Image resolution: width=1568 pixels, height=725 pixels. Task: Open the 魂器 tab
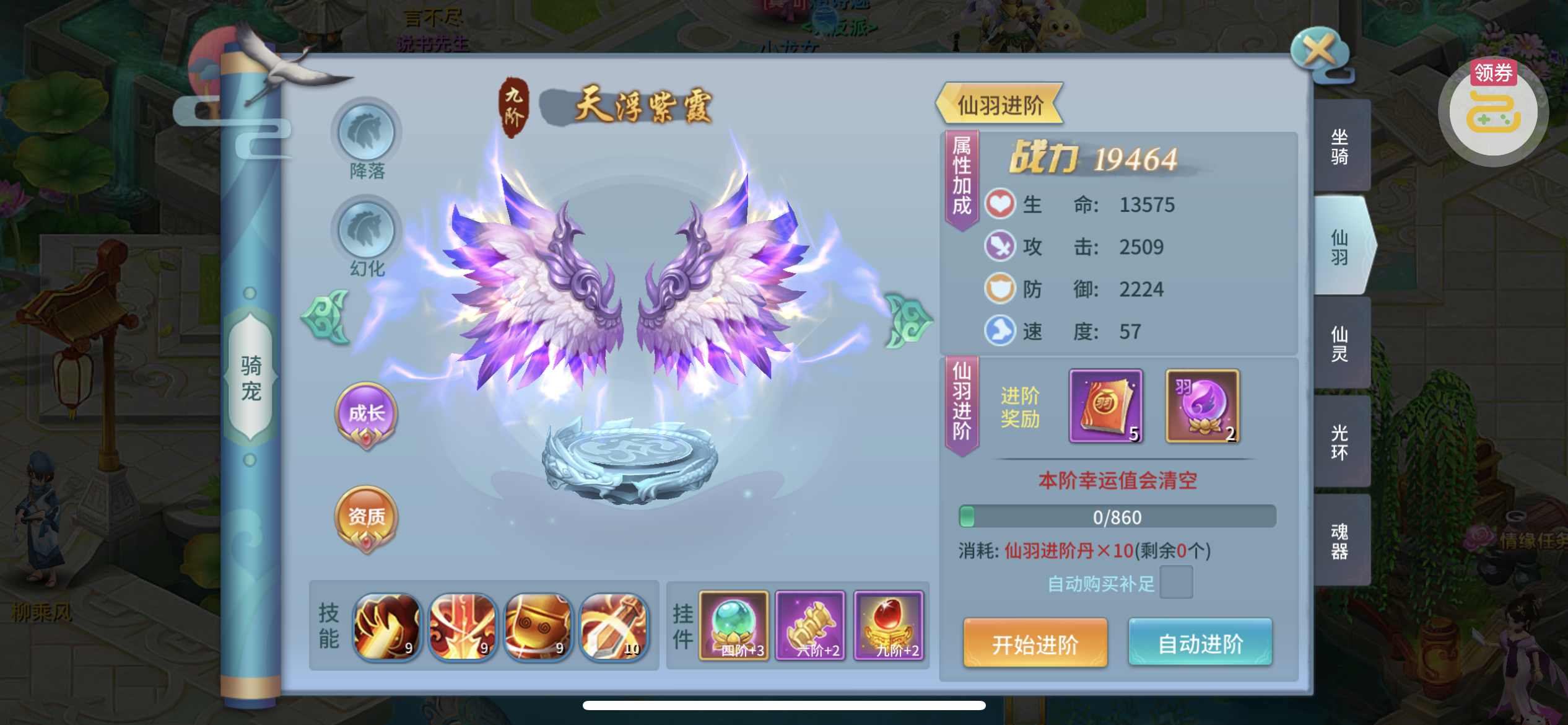pos(1340,540)
